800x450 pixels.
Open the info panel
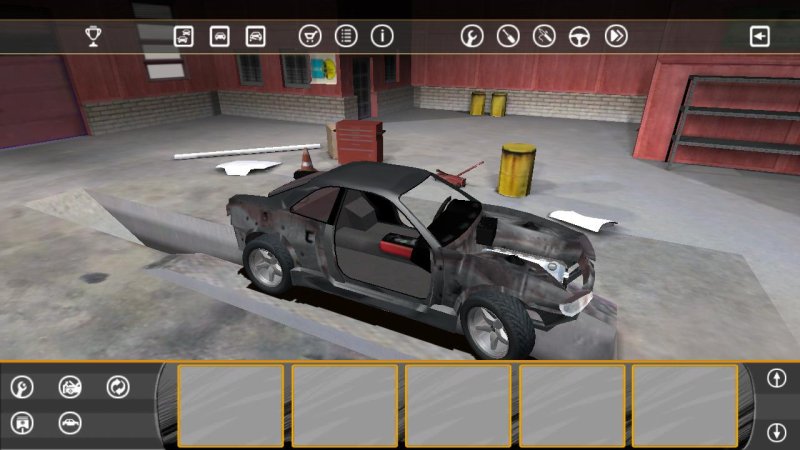(x=382, y=37)
